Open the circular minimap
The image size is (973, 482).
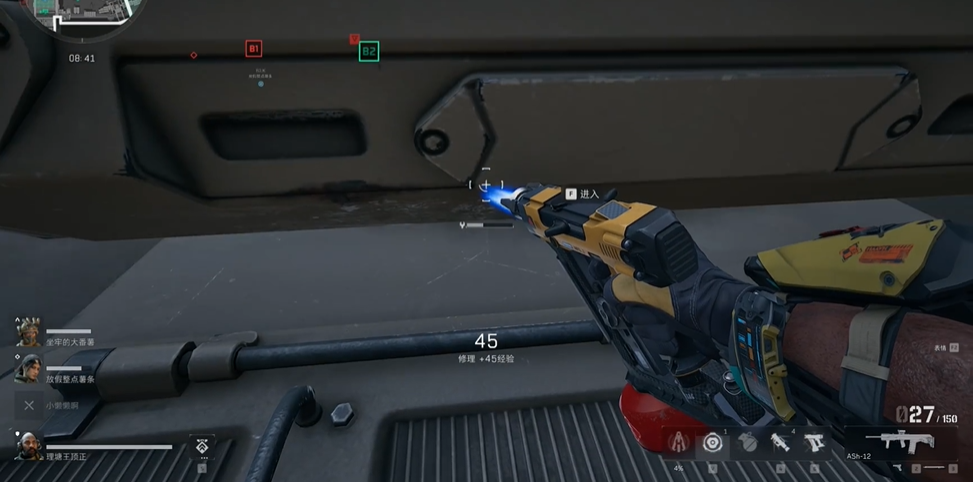[73, 14]
